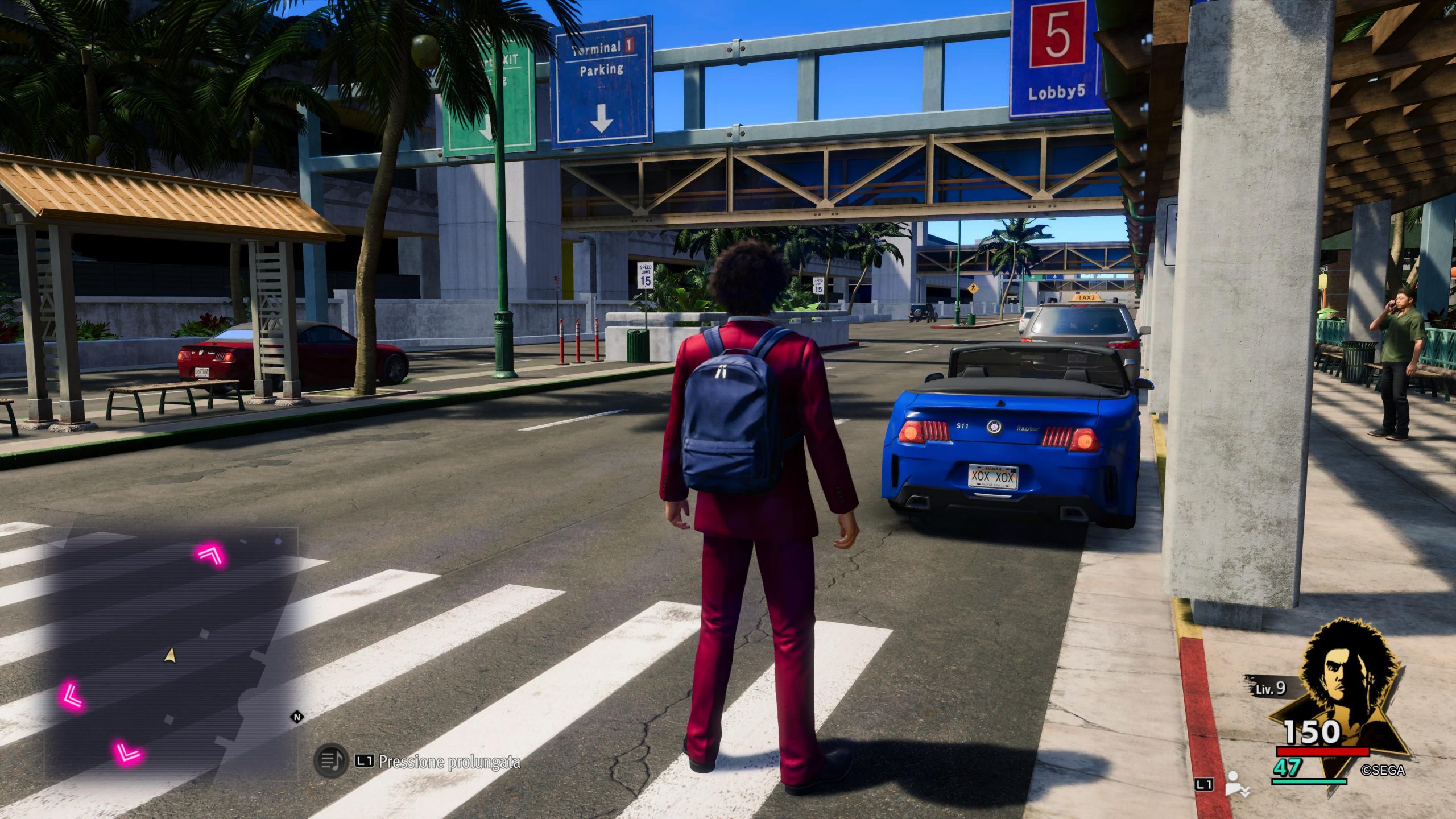Viewport: 1456px width, 819px height.
Task: Select the music playlist icon
Action: 330,760
